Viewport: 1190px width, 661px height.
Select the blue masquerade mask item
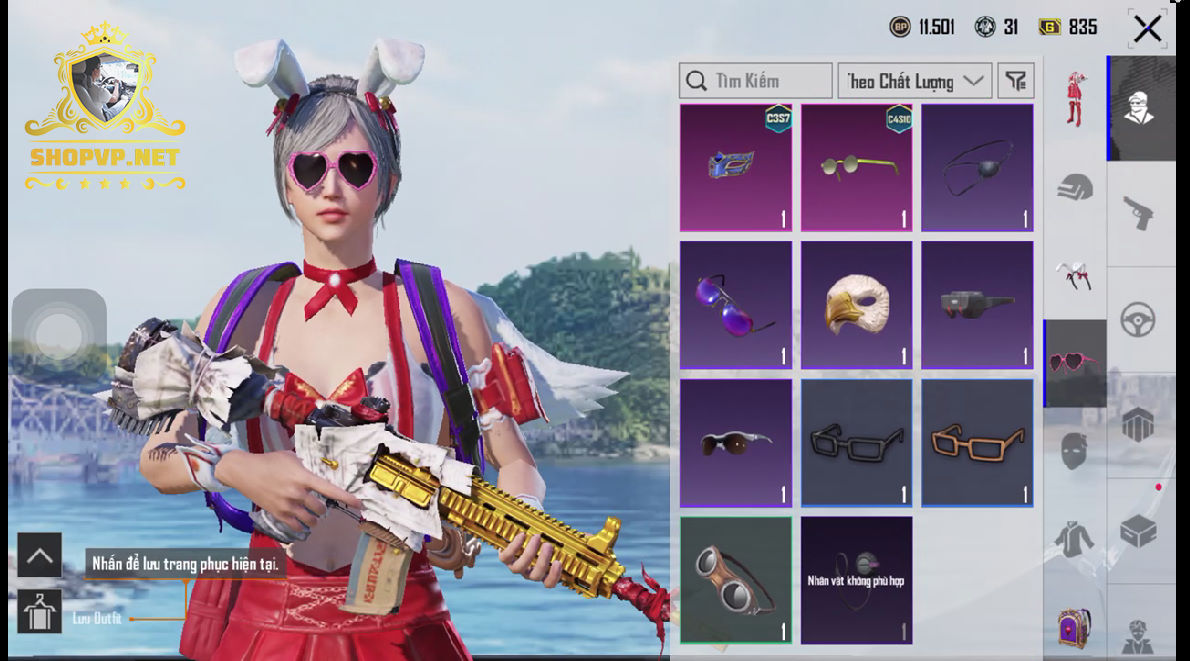[x=736, y=168]
